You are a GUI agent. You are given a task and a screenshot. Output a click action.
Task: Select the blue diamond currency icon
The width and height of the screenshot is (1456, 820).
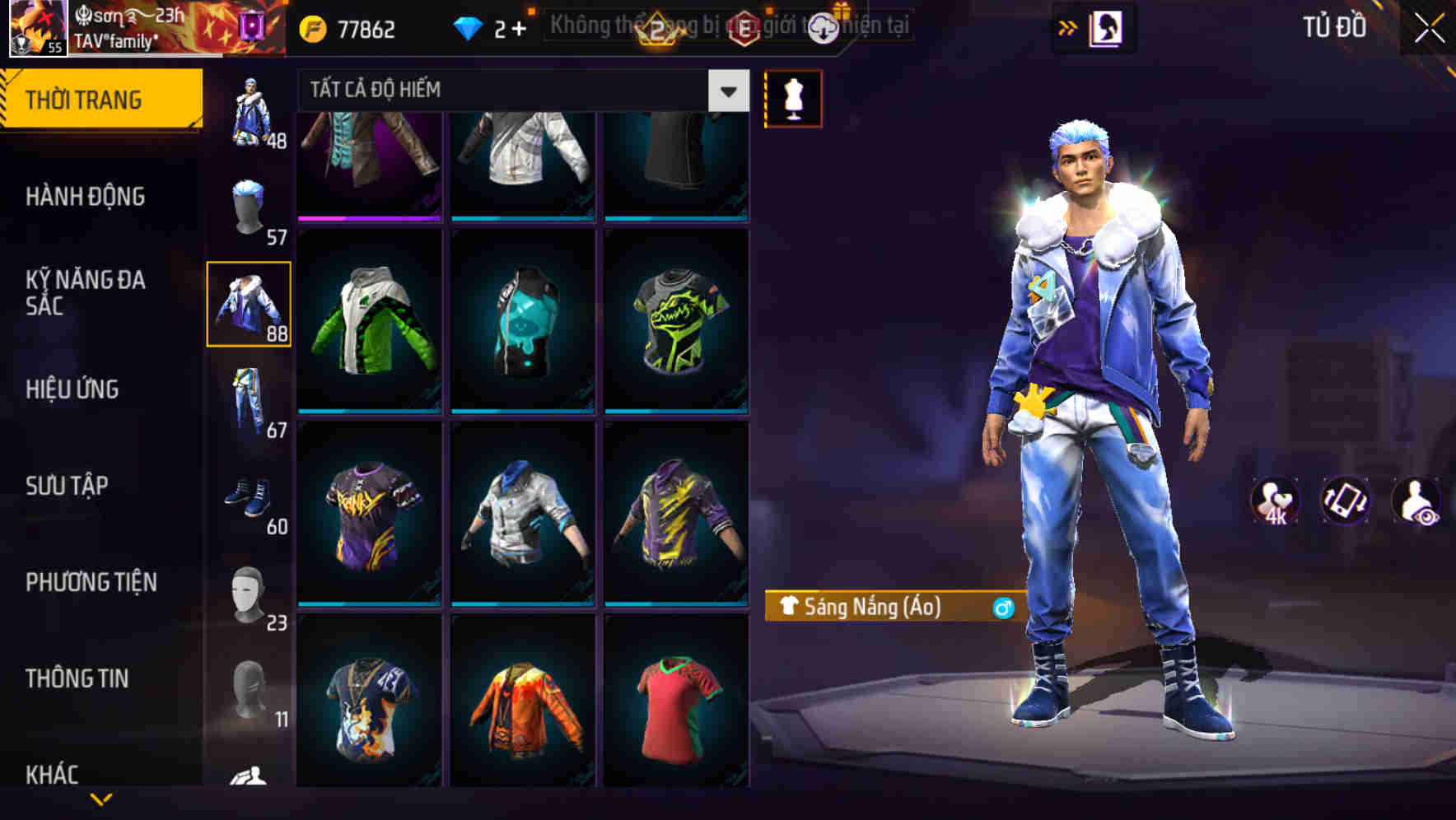[470, 27]
